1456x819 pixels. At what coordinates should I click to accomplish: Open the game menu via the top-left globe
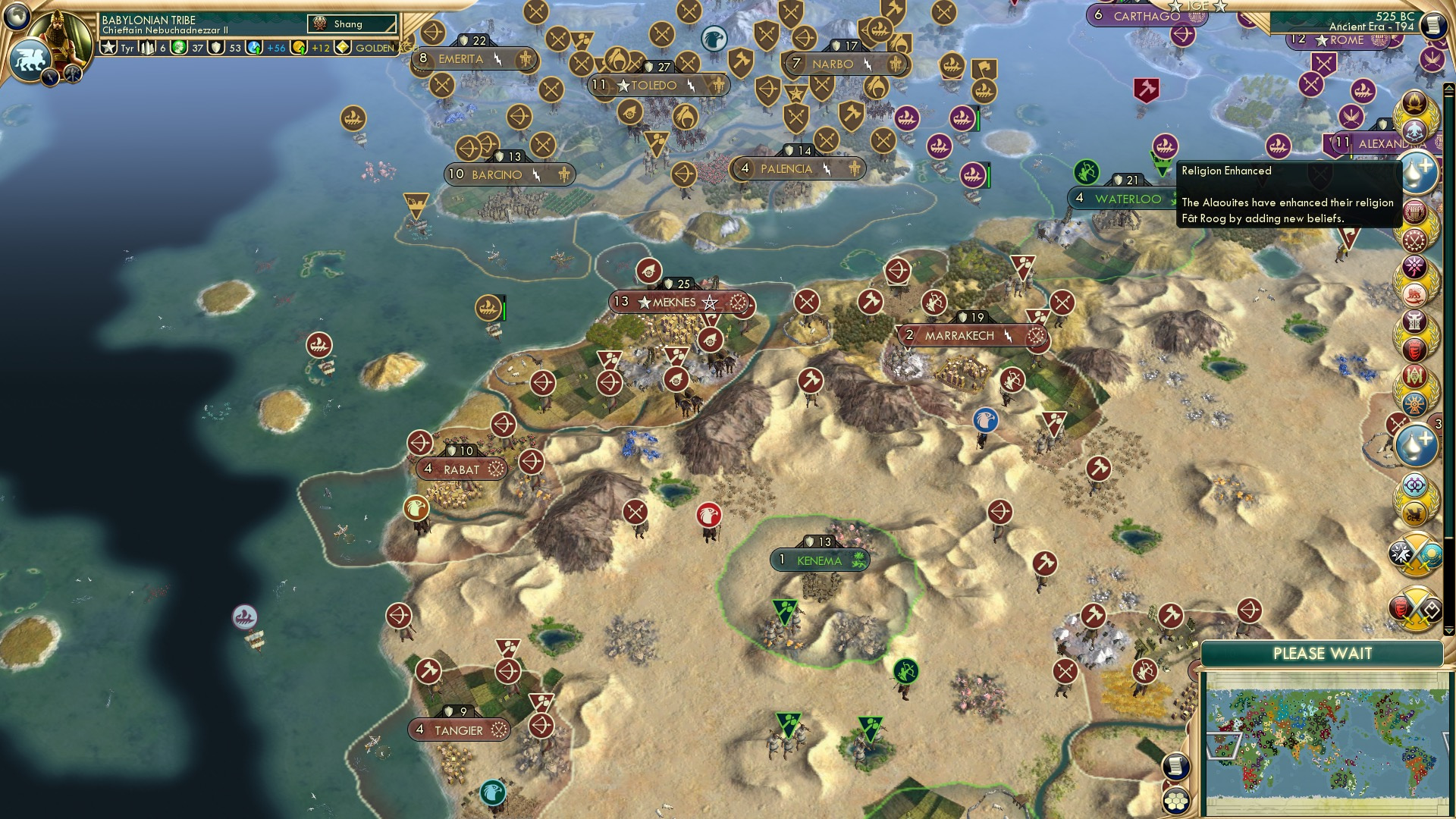click(x=15, y=15)
